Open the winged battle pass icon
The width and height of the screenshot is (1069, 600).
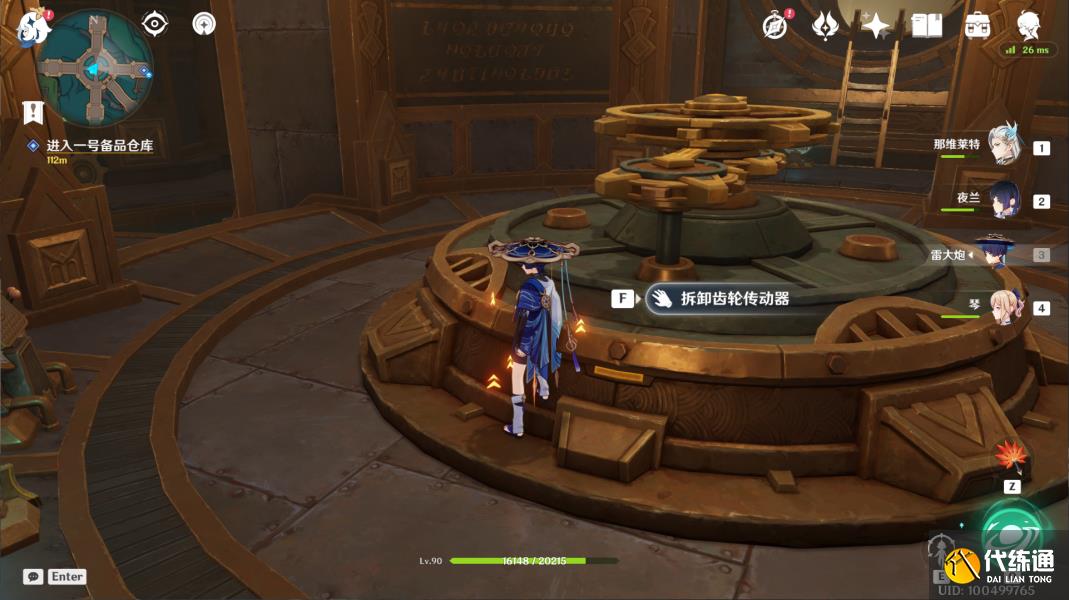point(825,26)
